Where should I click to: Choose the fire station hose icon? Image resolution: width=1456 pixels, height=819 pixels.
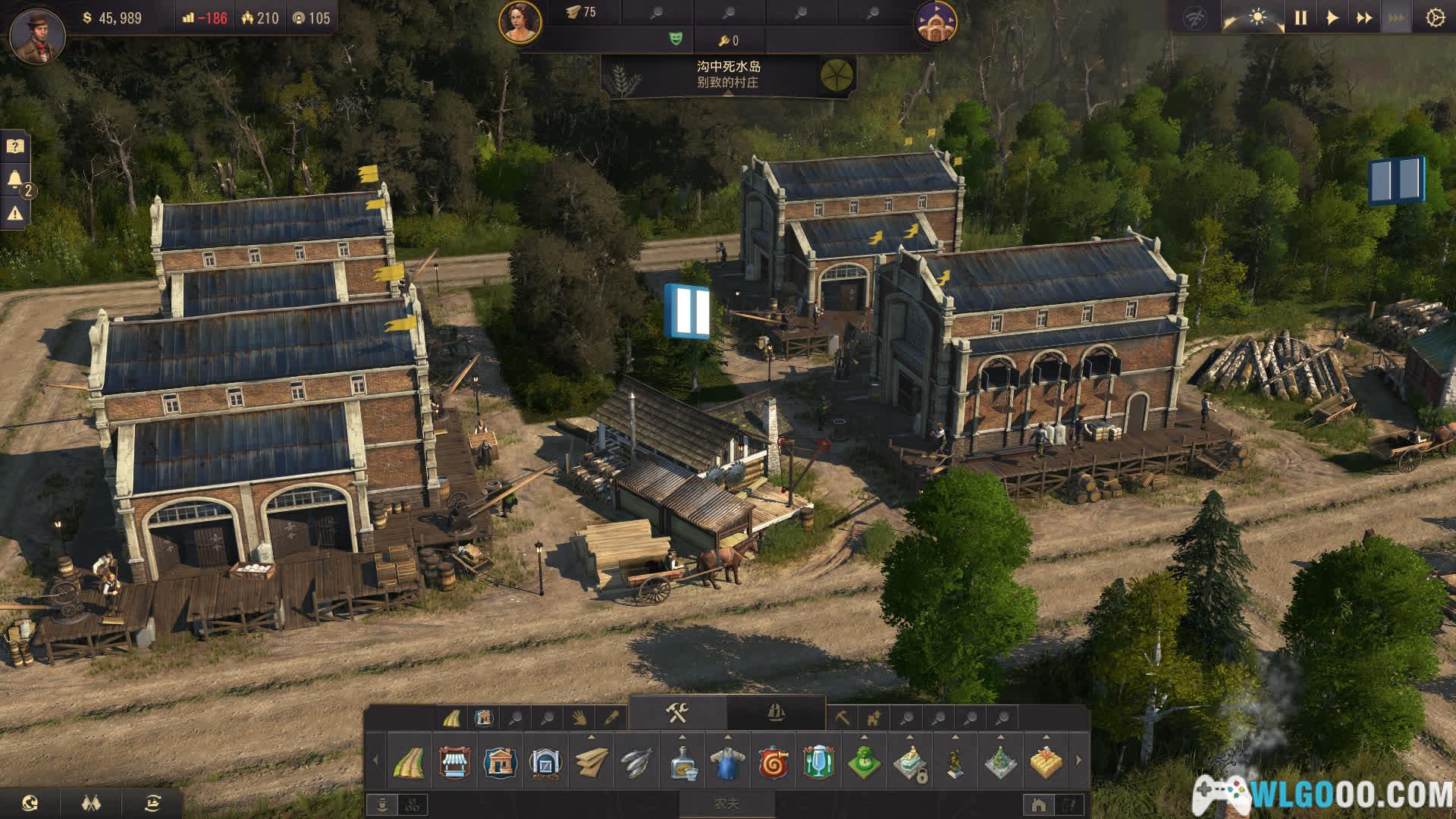773,761
